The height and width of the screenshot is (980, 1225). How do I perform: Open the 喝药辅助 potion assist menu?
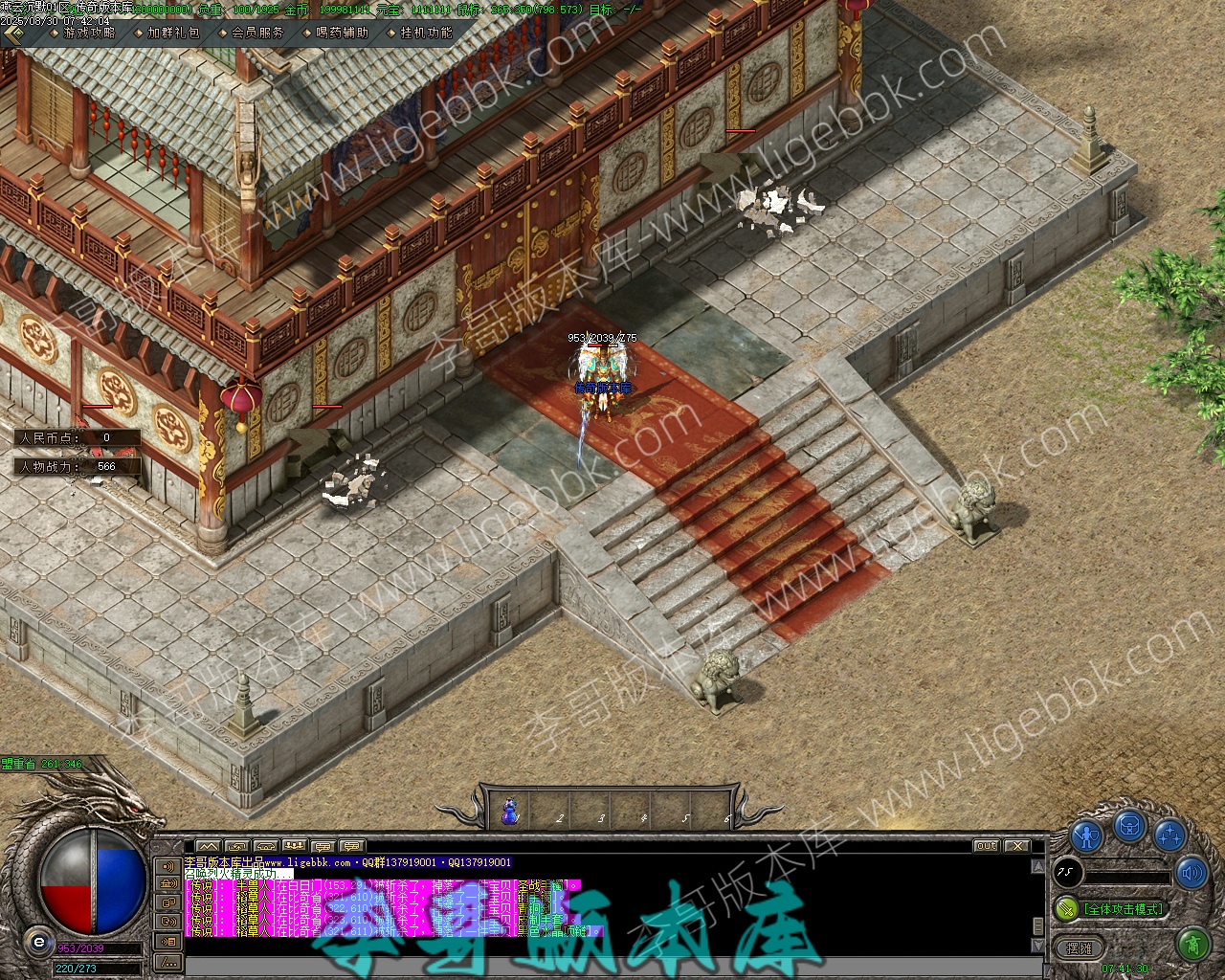click(341, 33)
